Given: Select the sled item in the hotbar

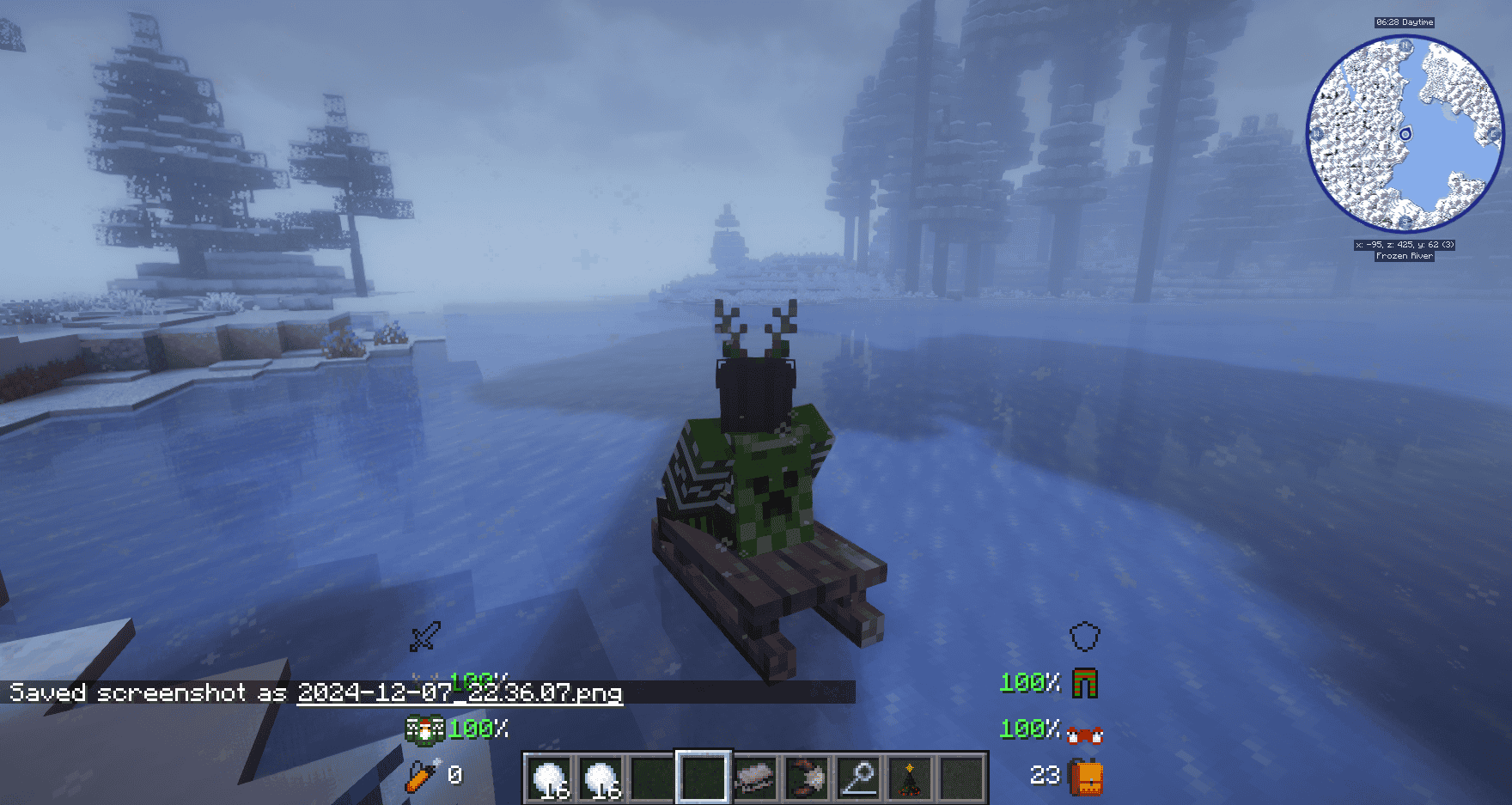Looking at the screenshot, I should tap(755, 778).
